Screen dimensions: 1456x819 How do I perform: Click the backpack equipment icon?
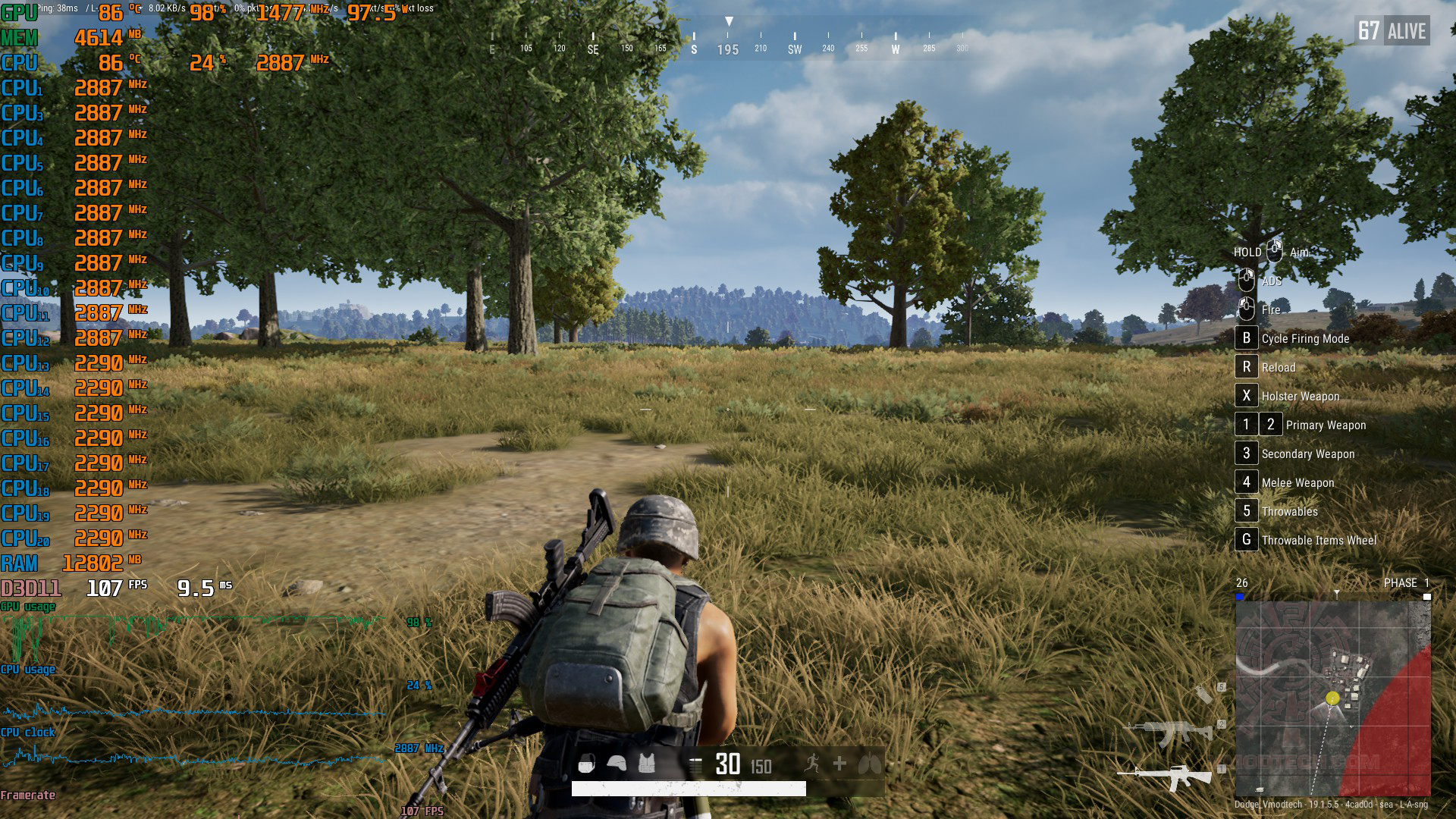pyautogui.click(x=587, y=764)
